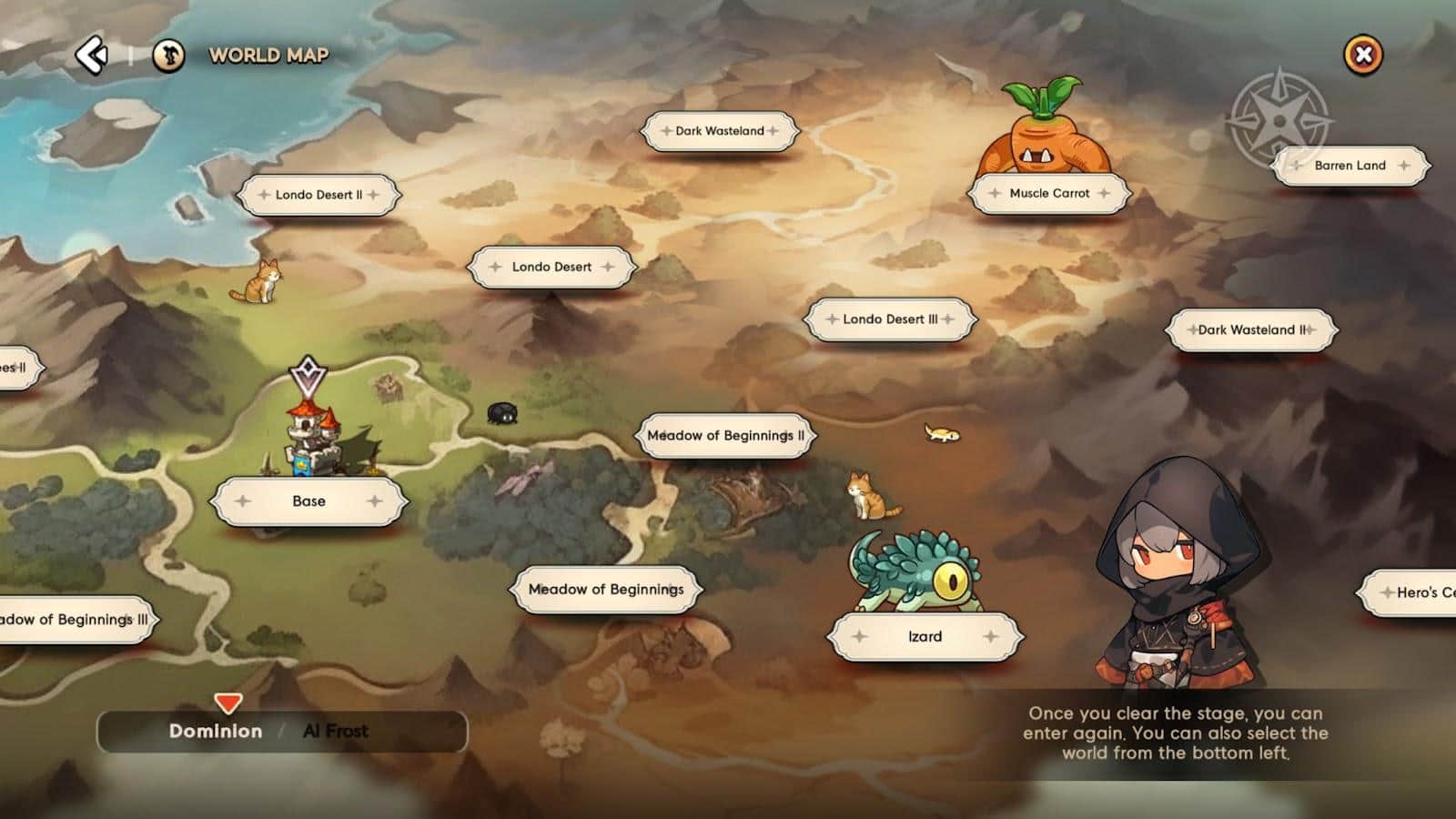
Task: Choose the Londo Desert II stage
Action: pos(318,195)
